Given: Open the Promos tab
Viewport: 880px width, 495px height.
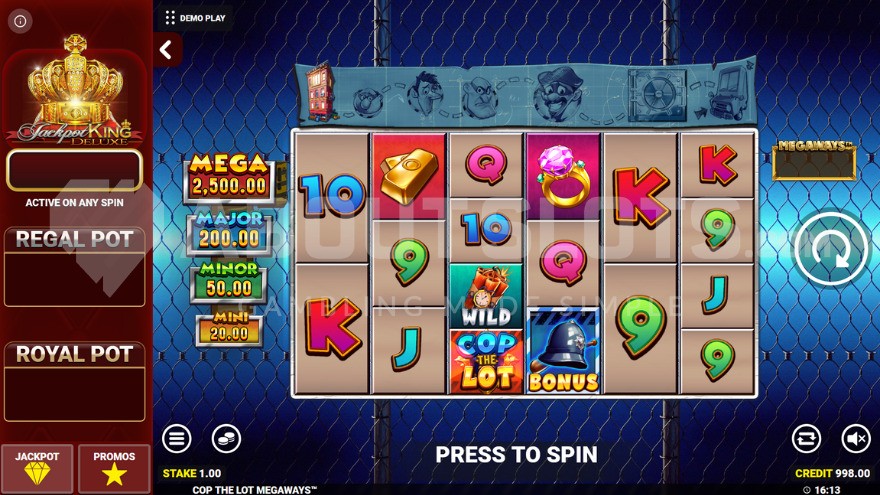Looking at the screenshot, I should (114, 468).
